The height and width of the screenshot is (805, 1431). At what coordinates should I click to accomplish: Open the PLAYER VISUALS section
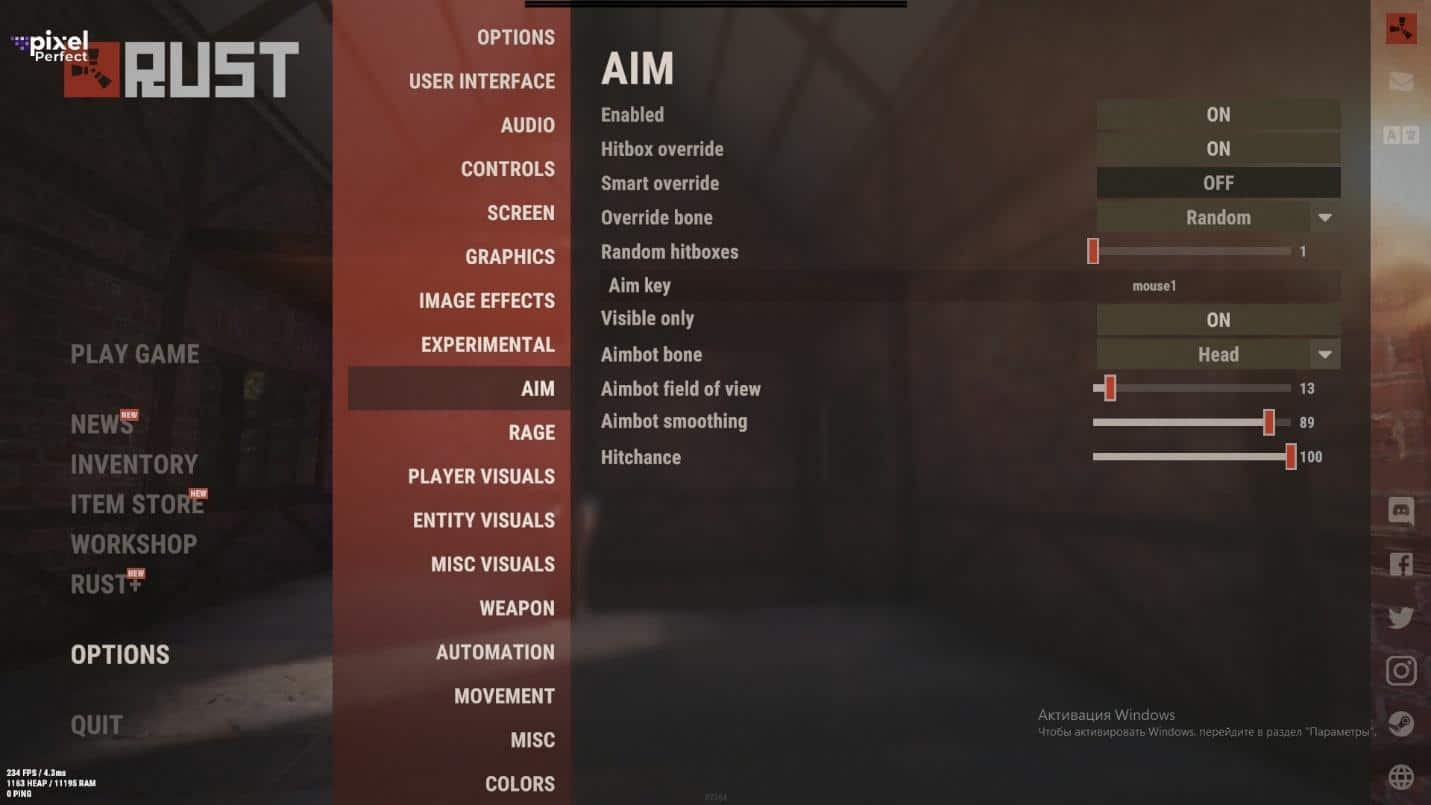[481, 476]
